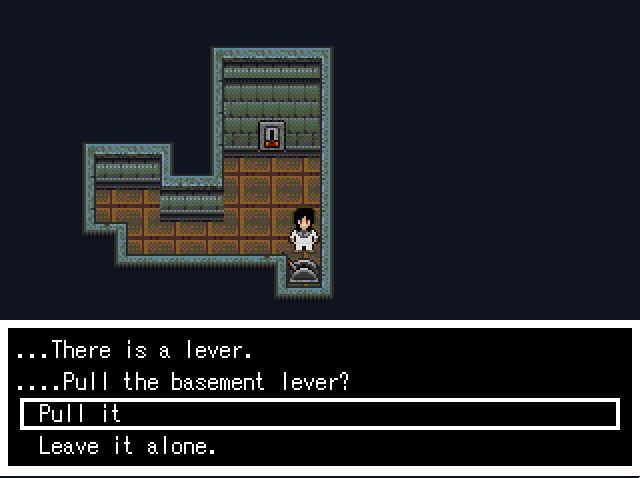Select "Leave it alone." choice

tap(127, 446)
